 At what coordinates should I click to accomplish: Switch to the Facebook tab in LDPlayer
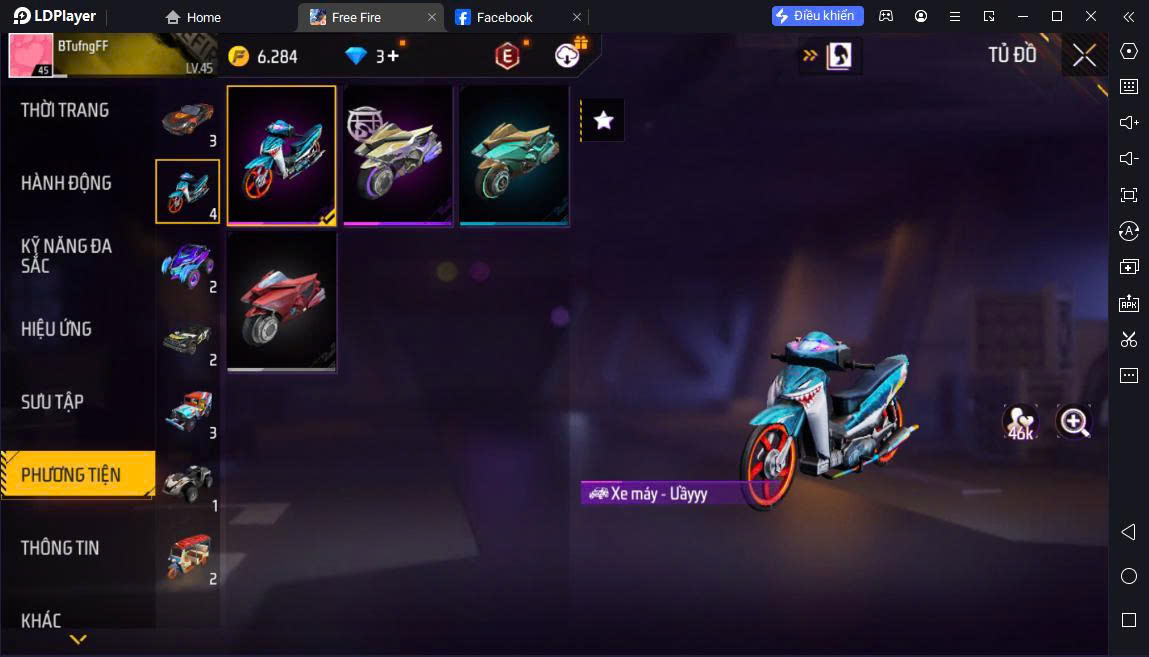coord(504,17)
